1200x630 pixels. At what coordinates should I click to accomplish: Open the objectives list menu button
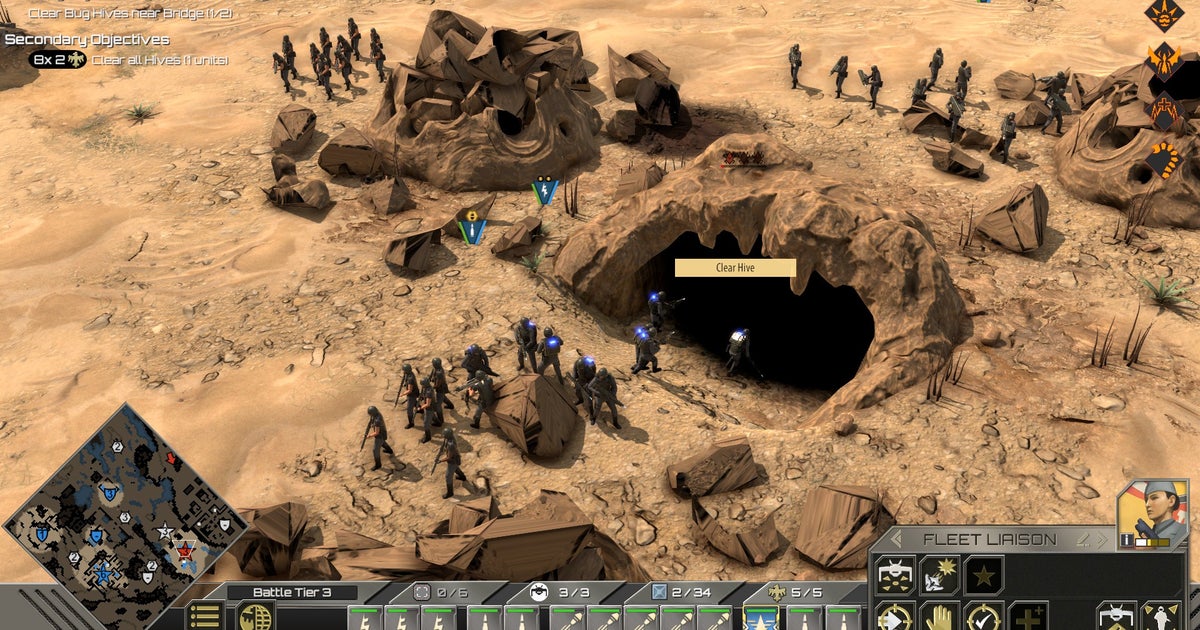[x=205, y=616]
